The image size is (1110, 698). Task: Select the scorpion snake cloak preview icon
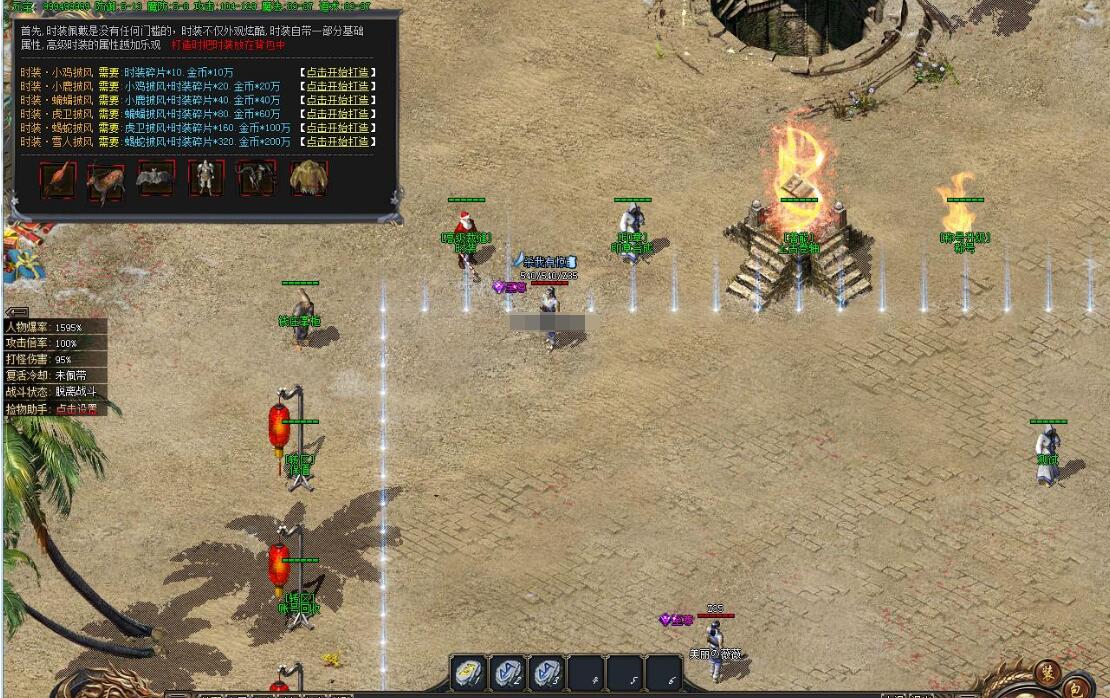coord(256,179)
